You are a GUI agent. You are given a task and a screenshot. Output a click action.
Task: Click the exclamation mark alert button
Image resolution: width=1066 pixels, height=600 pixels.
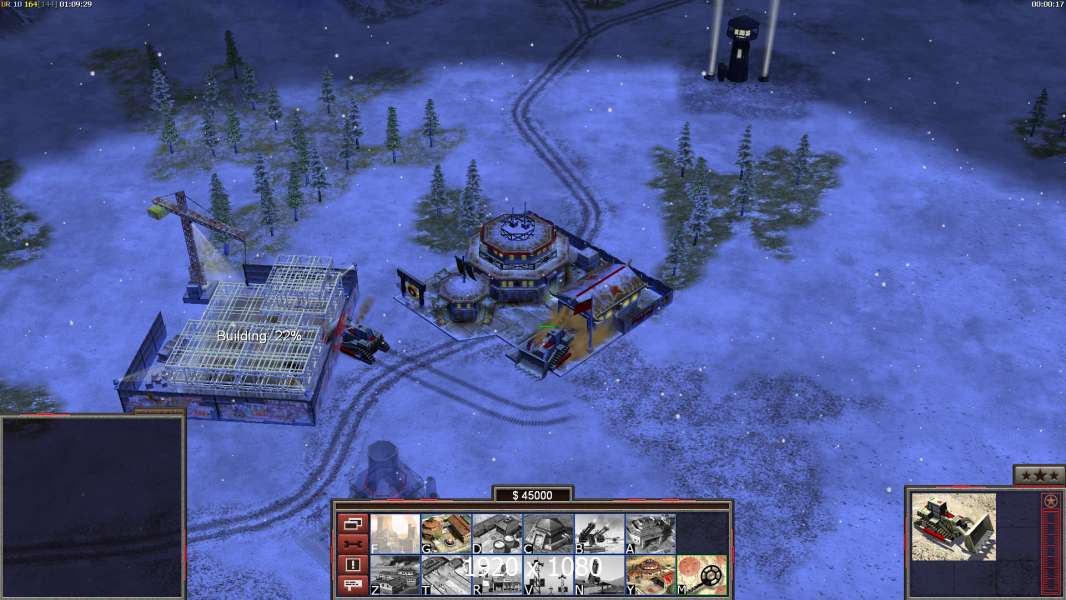[353, 565]
